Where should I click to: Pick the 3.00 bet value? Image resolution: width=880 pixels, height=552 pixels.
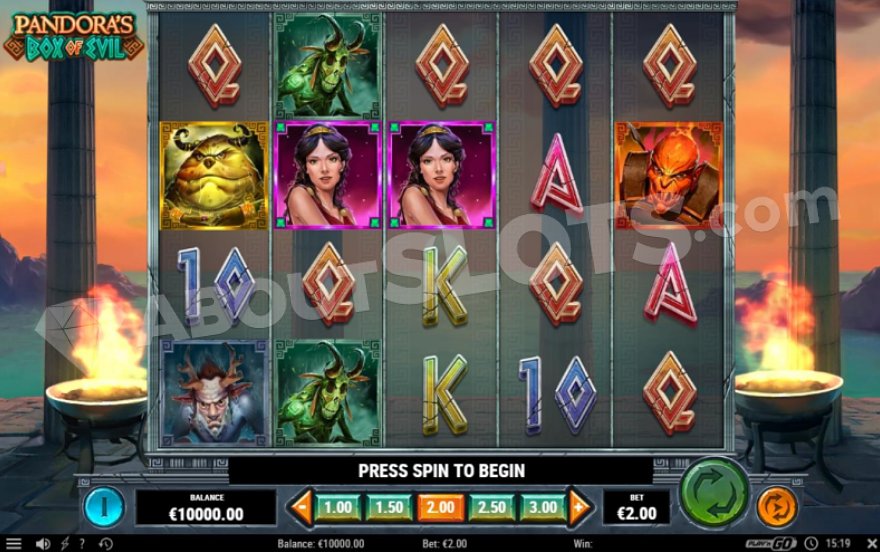tap(543, 507)
